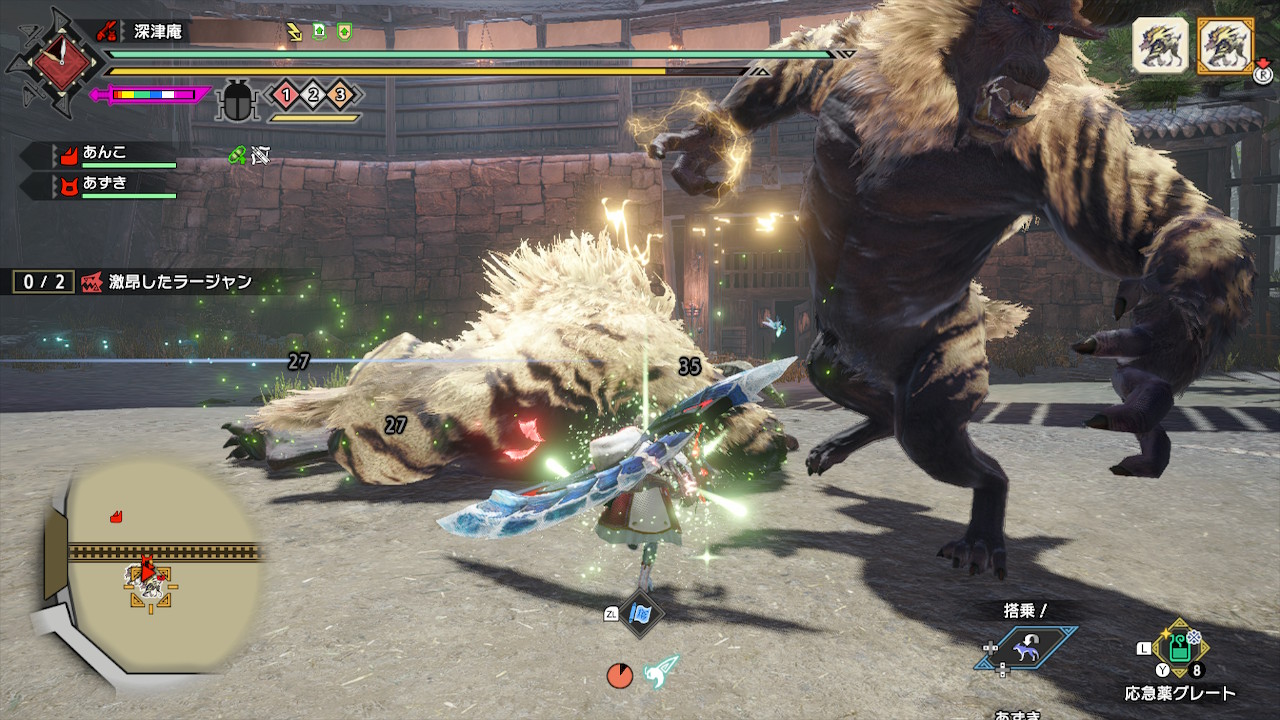Viewport: 1280px width, 720px height.
Task: Click the Furious Rajang quest objective
Action: (166, 282)
